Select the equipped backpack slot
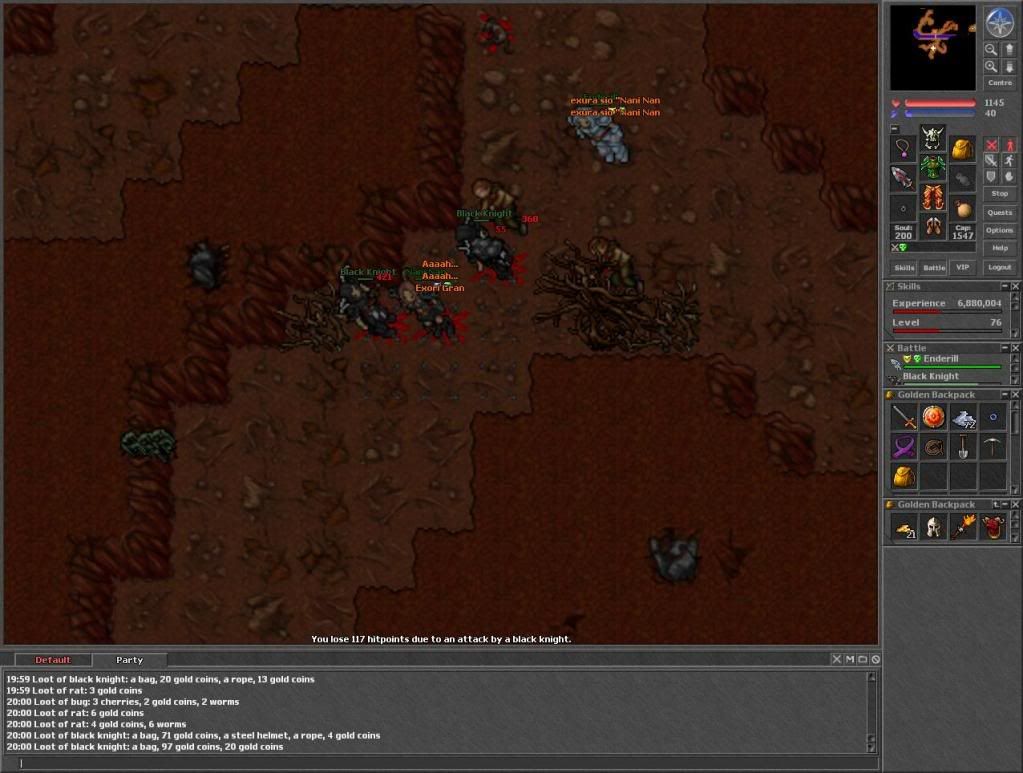This screenshot has width=1023, height=773. pos(962,150)
